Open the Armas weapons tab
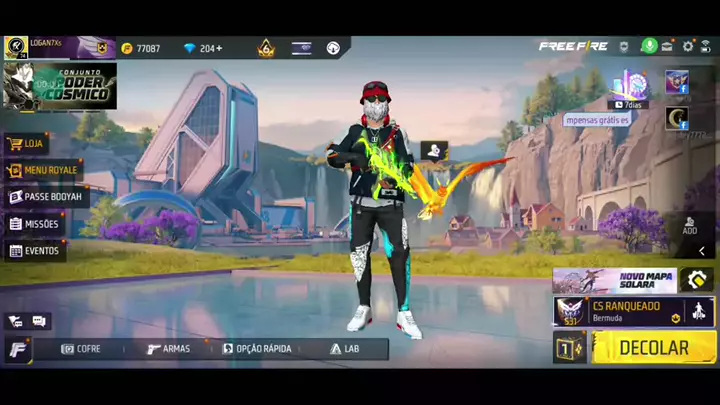The height and width of the screenshot is (405, 720). (x=168, y=349)
